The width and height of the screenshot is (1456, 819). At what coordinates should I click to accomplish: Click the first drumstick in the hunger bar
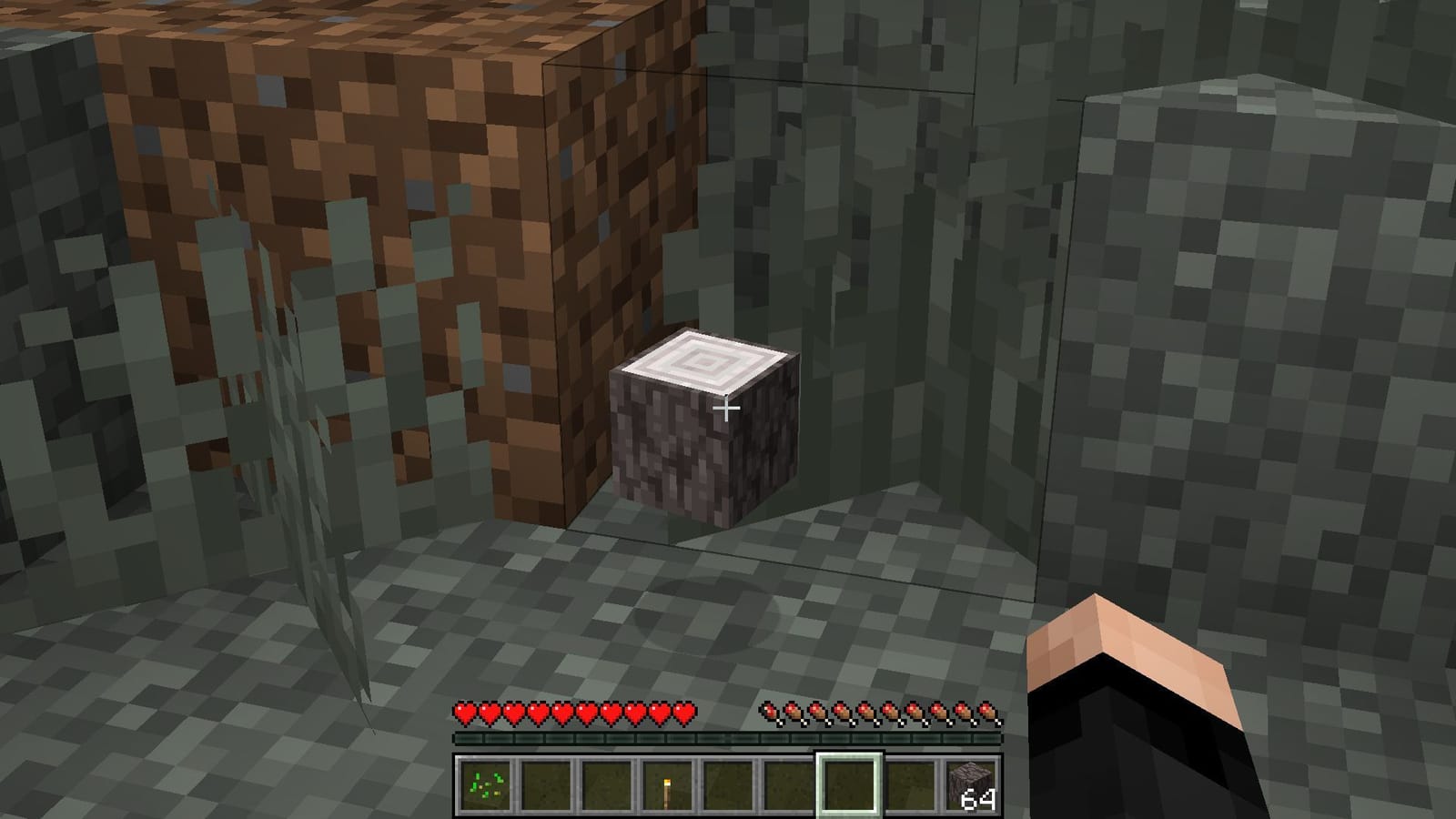tap(772, 713)
